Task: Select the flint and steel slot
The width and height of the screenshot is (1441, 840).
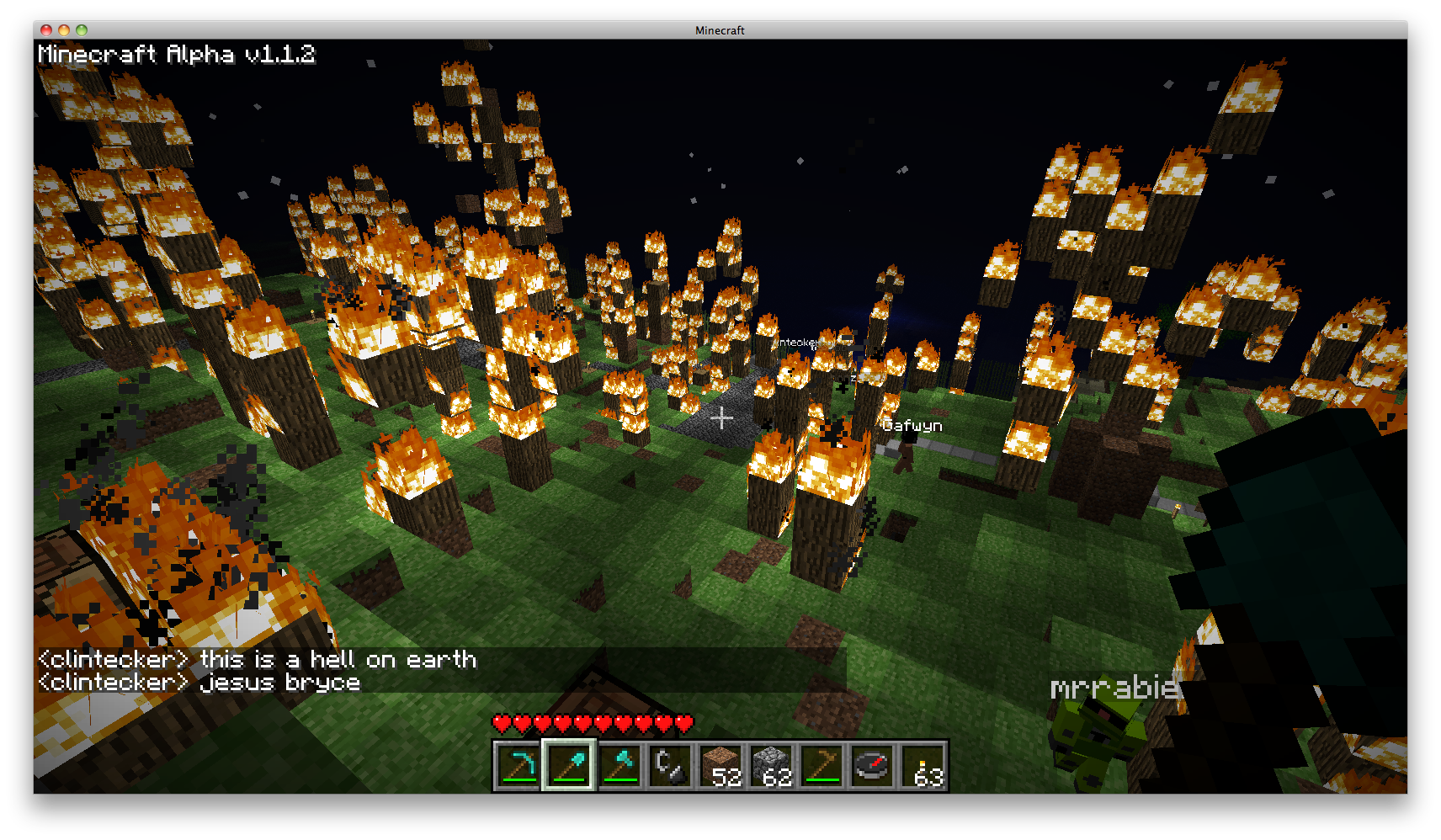Action: click(670, 766)
